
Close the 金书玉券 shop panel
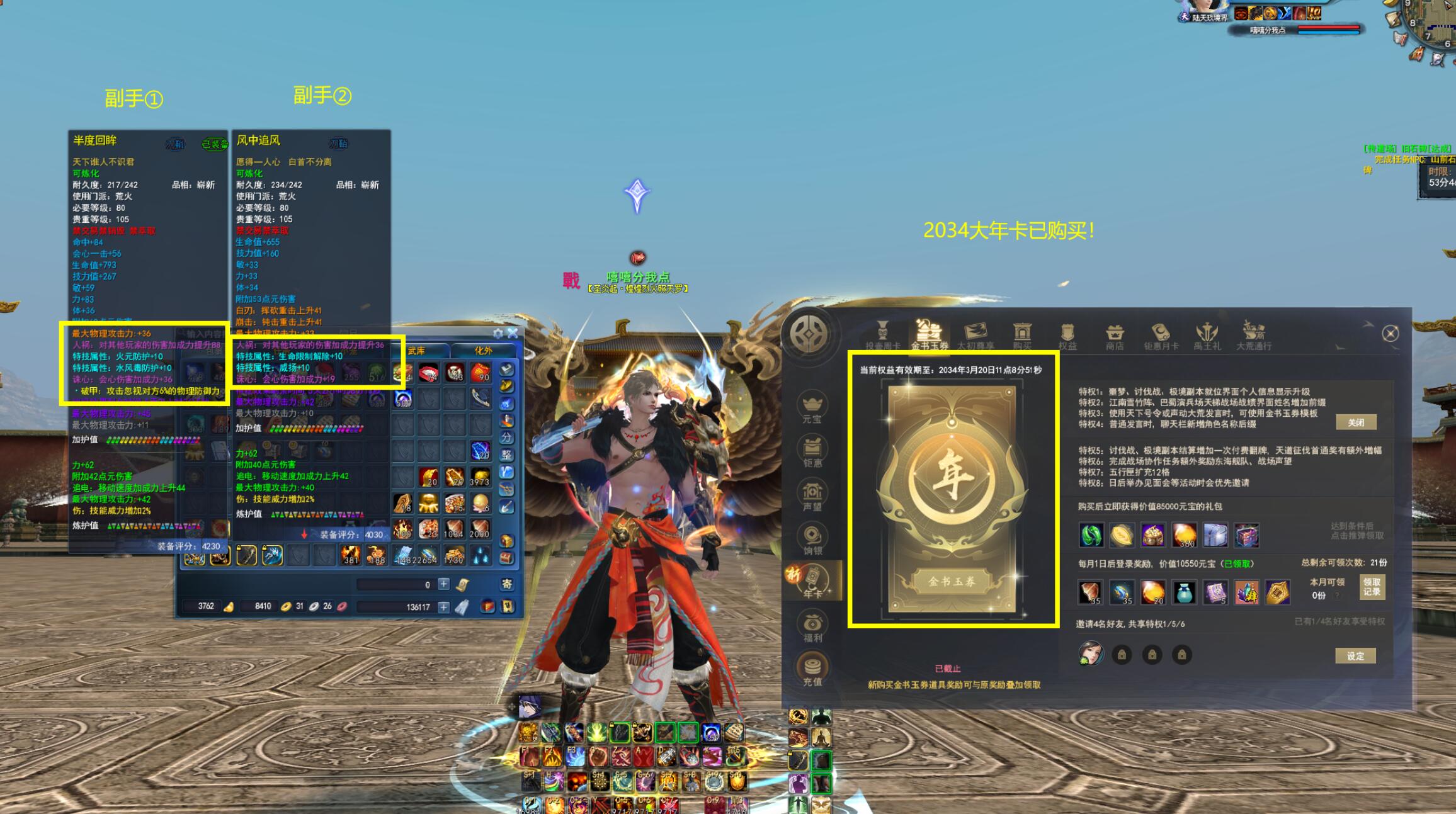point(1390,334)
